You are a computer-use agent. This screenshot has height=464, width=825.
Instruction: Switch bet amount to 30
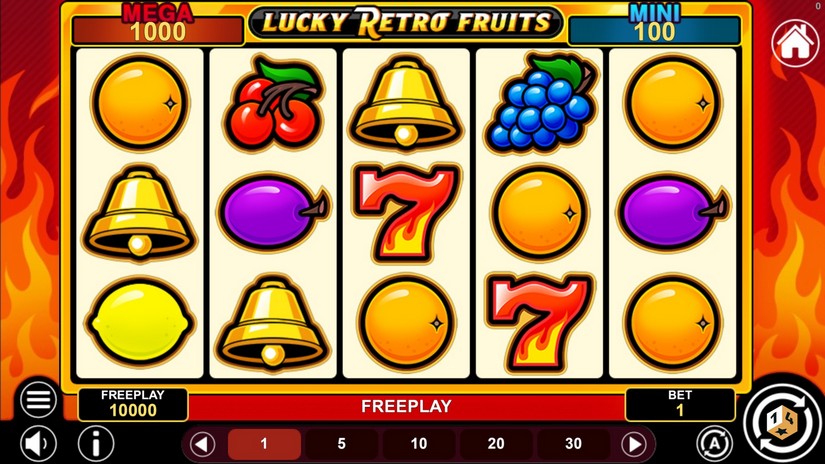click(573, 444)
